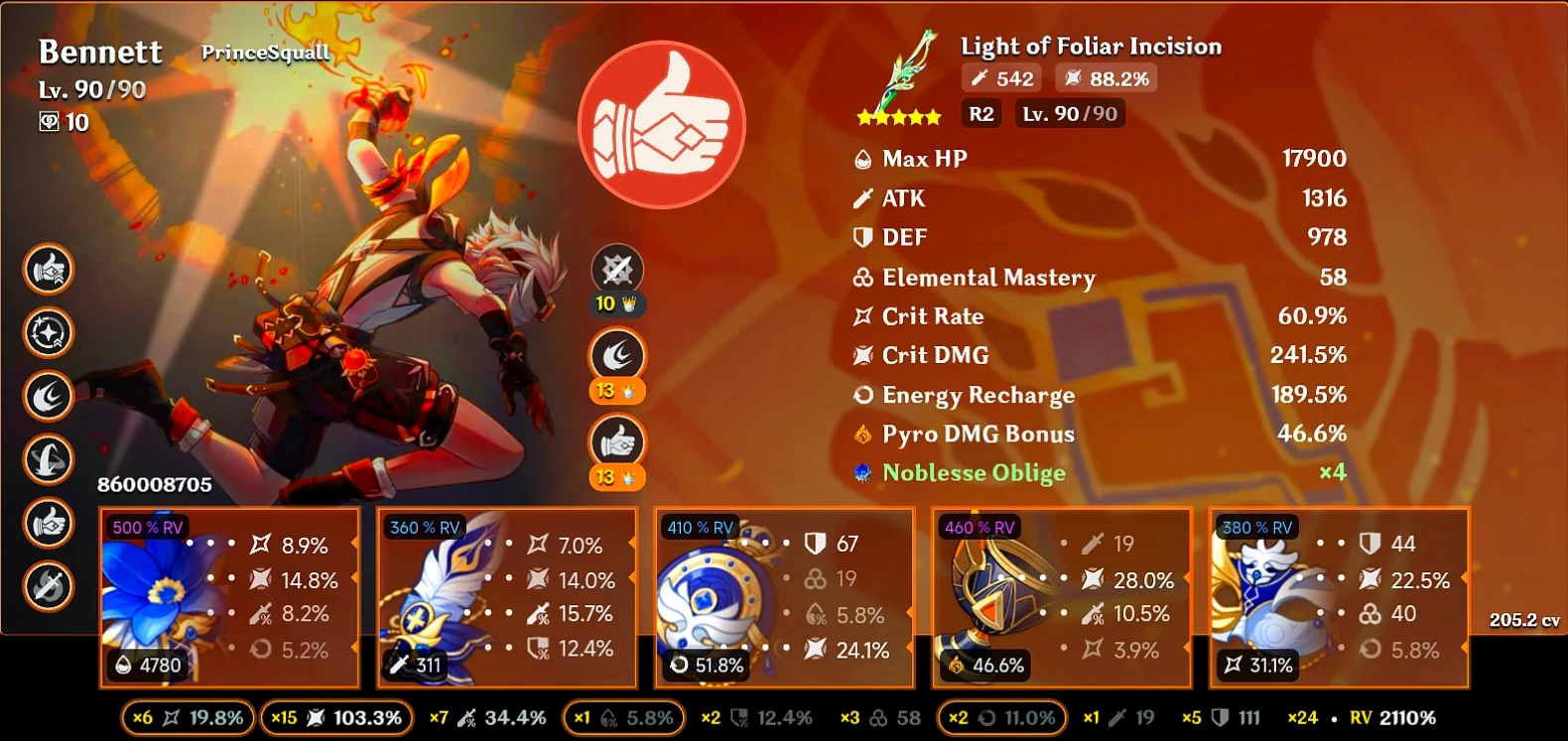Screen dimensions: 1568x741
Task: Toggle the Crit DMG roll summary chip
Action: [x=335, y=716]
